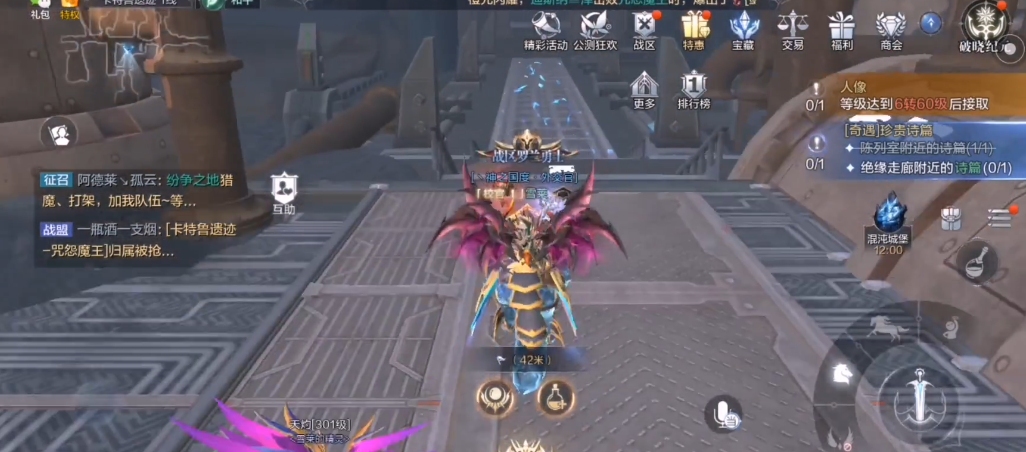Open the 精彩活动 events menu
The image size is (1026, 452).
(x=545, y=30)
